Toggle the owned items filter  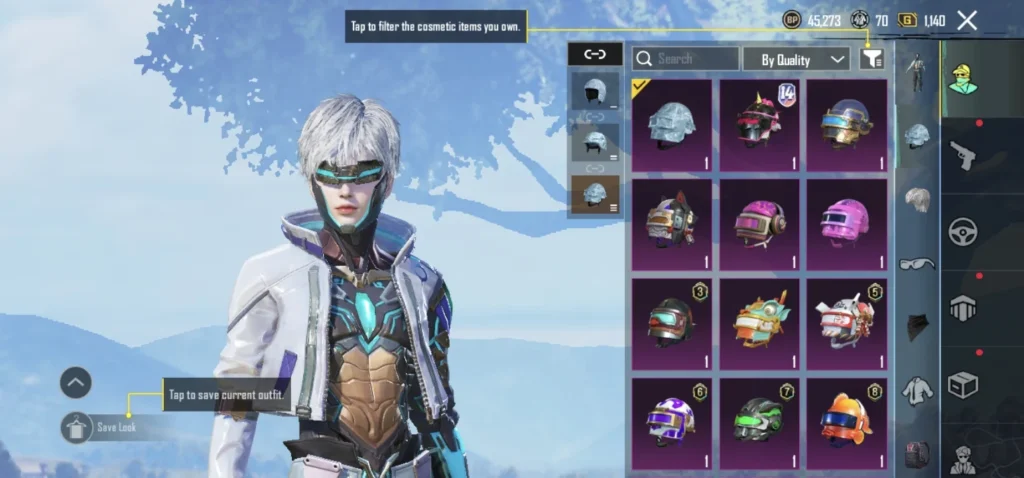pyautogui.click(x=871, y=59)
